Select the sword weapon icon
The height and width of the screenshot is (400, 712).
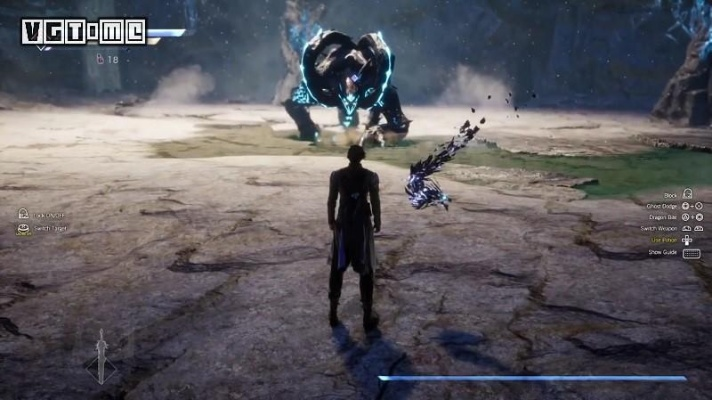click(x=100, y=357)
